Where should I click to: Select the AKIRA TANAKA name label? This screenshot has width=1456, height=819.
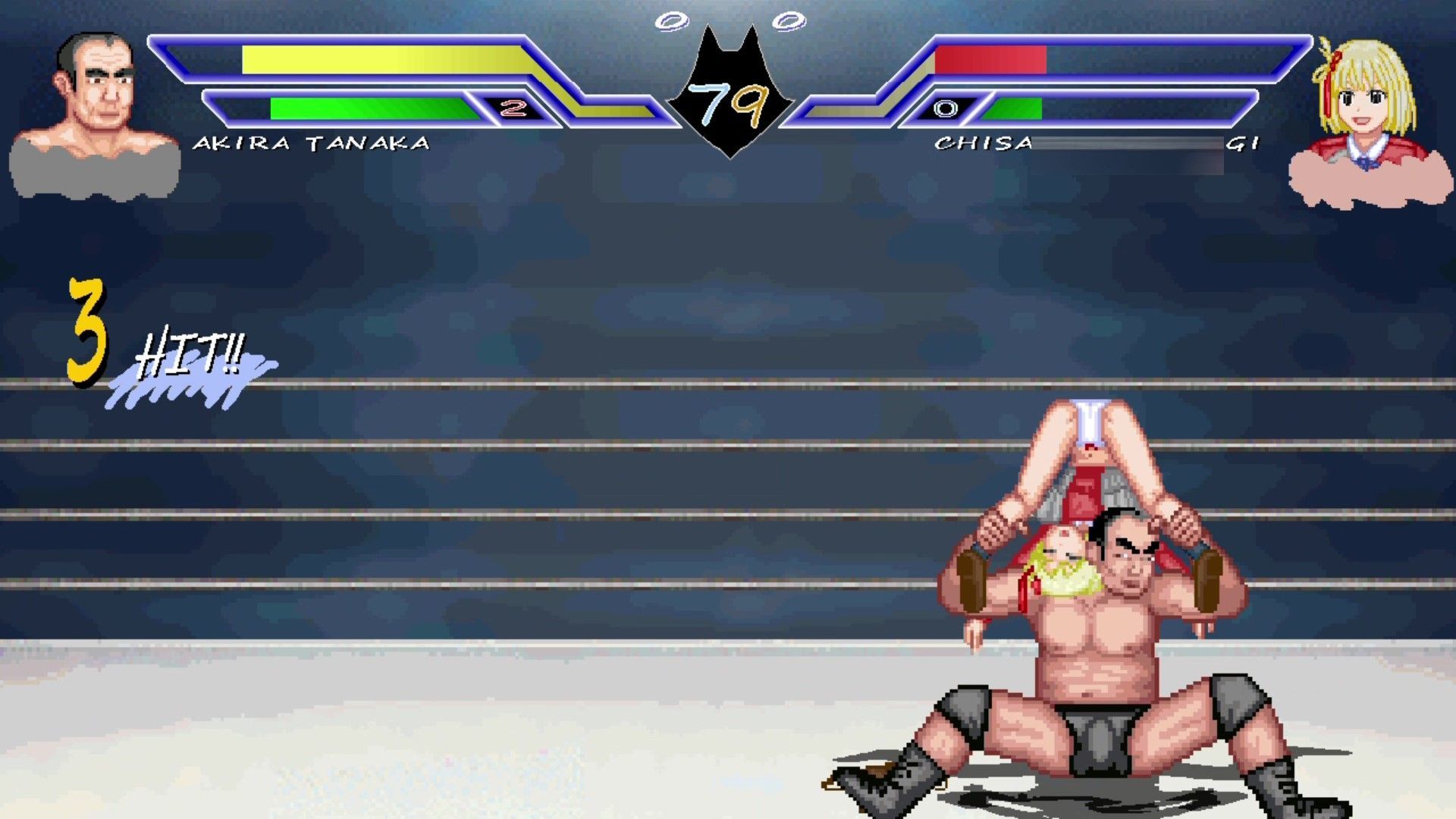[x=313, y=141]
